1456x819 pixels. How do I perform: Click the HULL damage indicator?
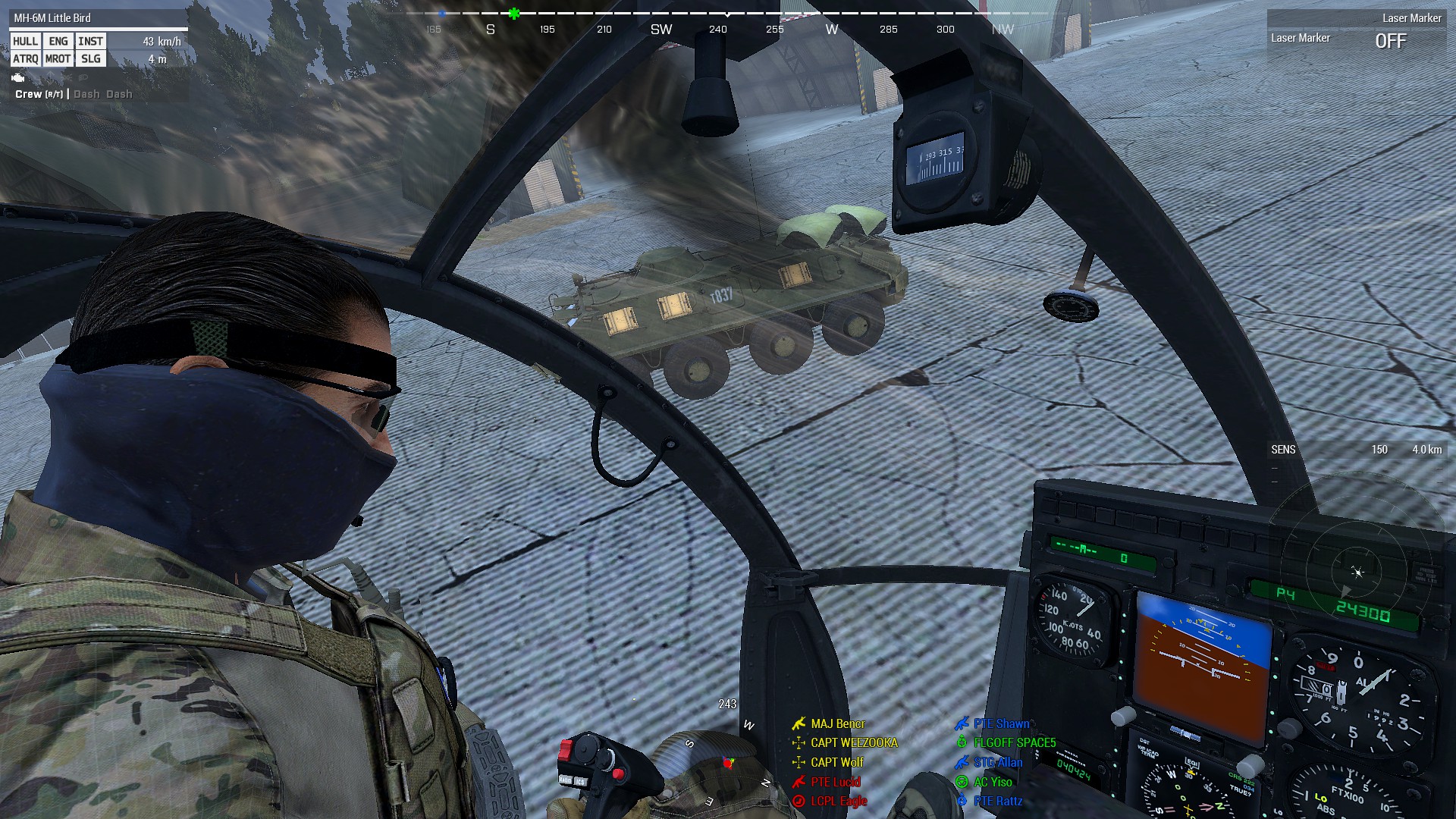[x=25, y=42]
